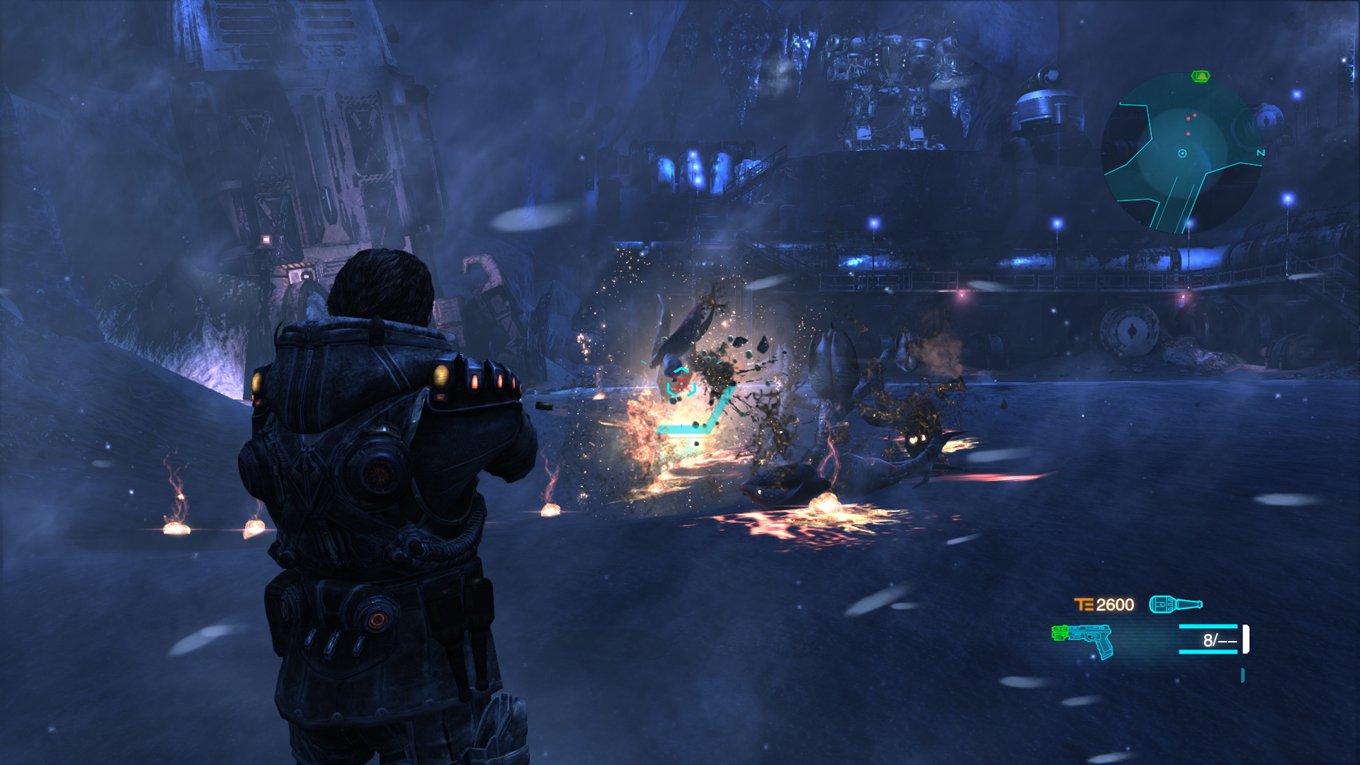Click the lowest red enemy blip on the radar
Image resolution: width=1360 pixels, height=765 pixels.
click(1188, 133)
